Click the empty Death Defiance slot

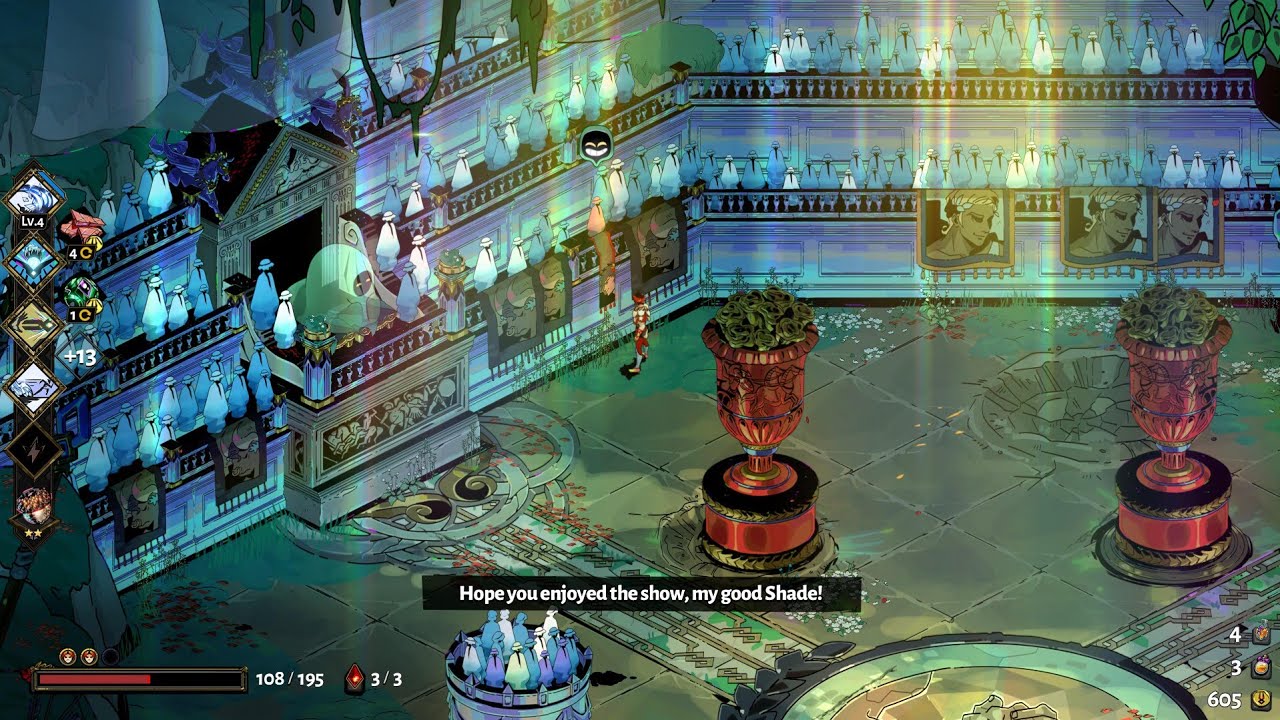point(110,656)
